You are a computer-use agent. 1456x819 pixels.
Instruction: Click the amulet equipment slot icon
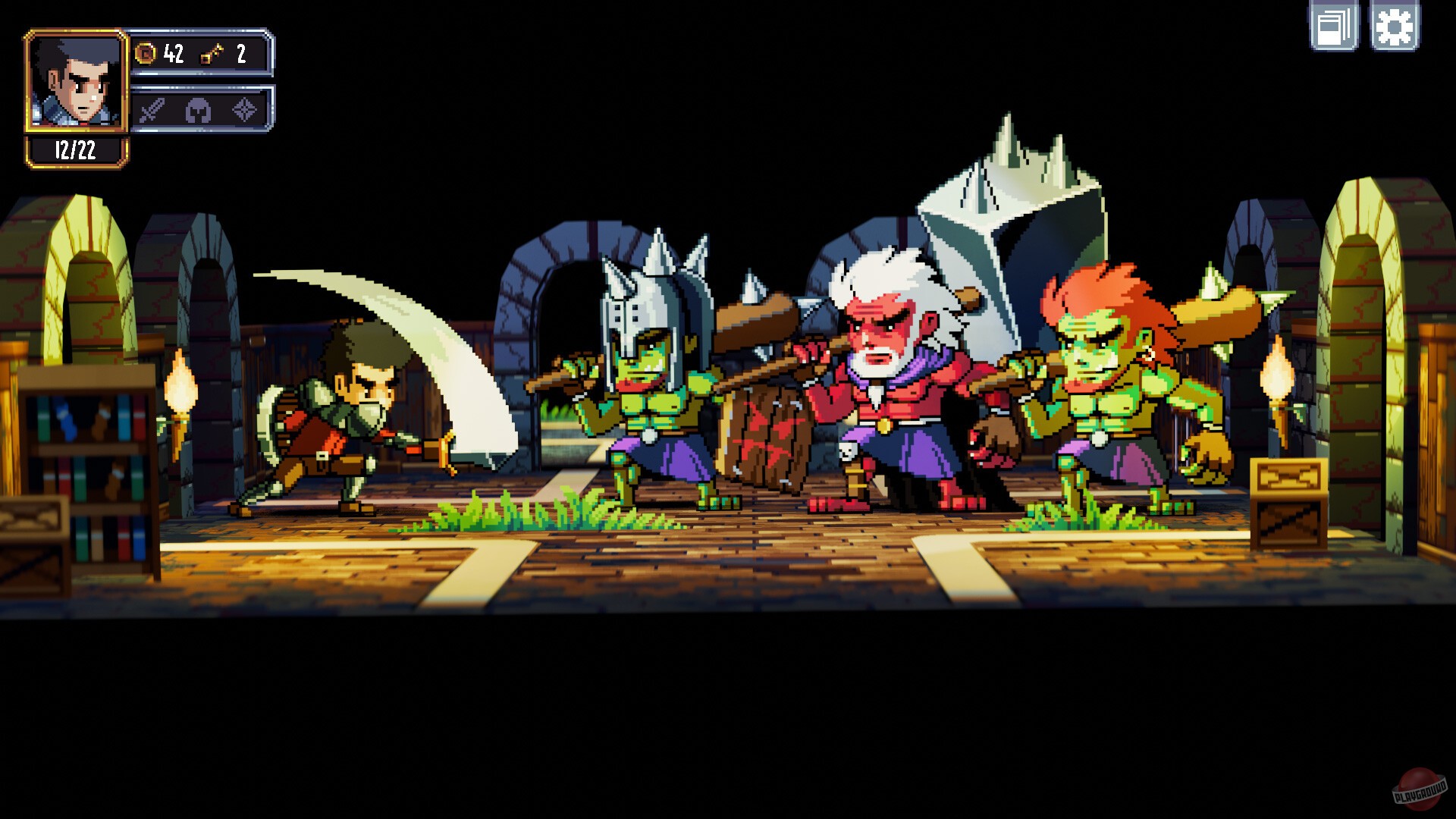244,111
